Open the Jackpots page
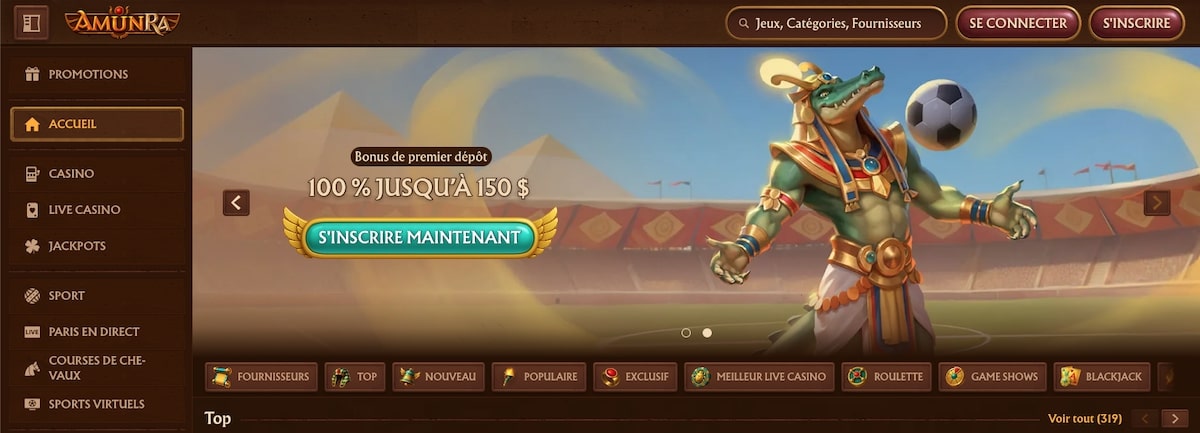The height and width of the screenshot is (433, 1200). (77, 246)
